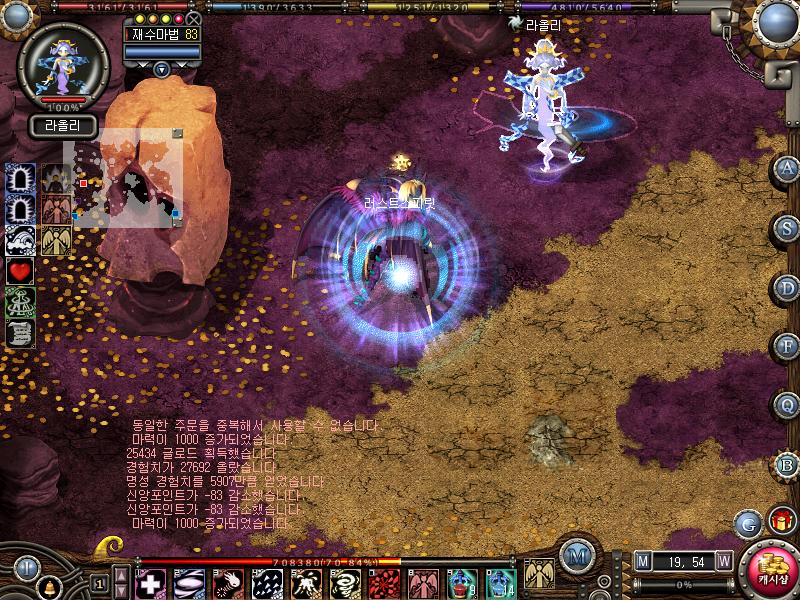Open the 캐시샵 cash shop
The height and width of the screenshot is (600, 800).
click(767, 571)
